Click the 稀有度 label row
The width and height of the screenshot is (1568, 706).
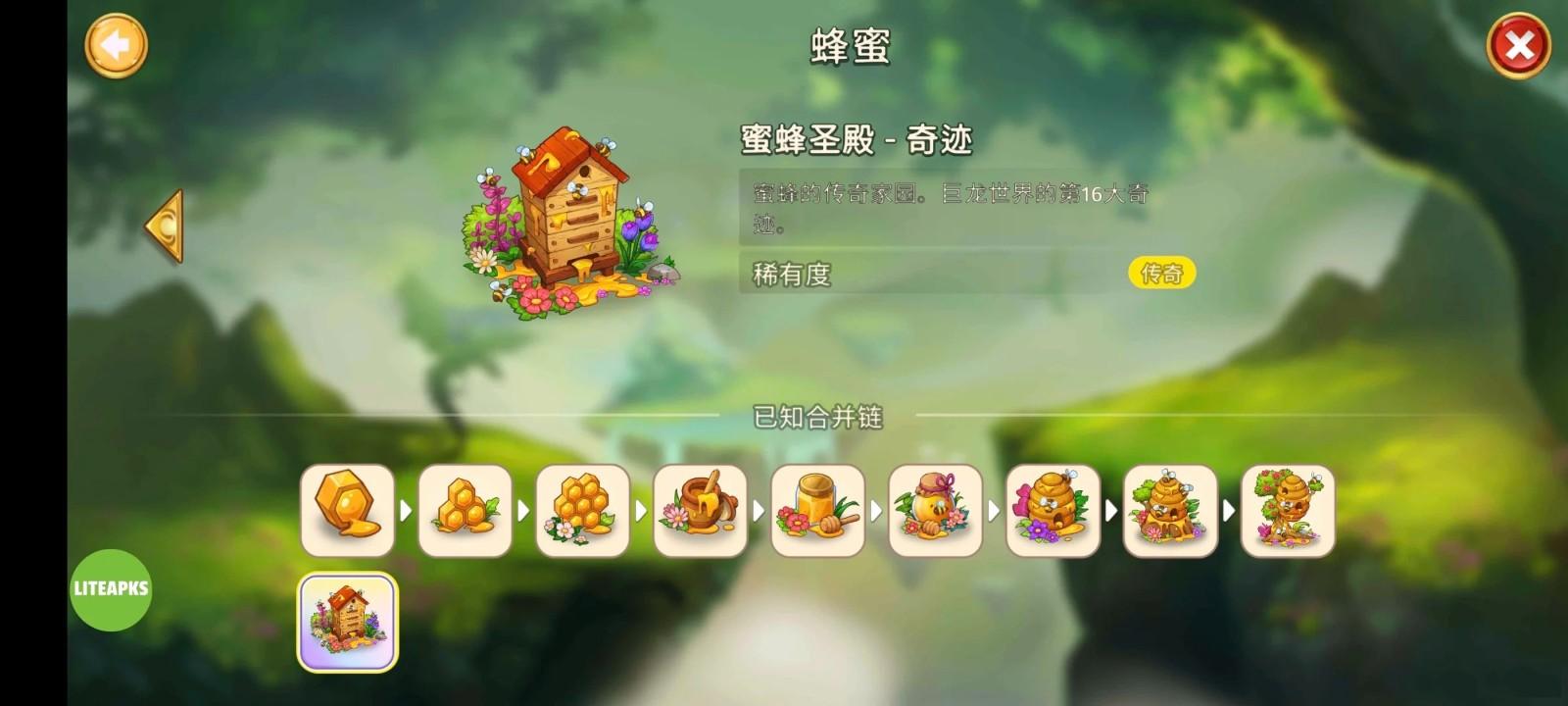pos(791,275)
